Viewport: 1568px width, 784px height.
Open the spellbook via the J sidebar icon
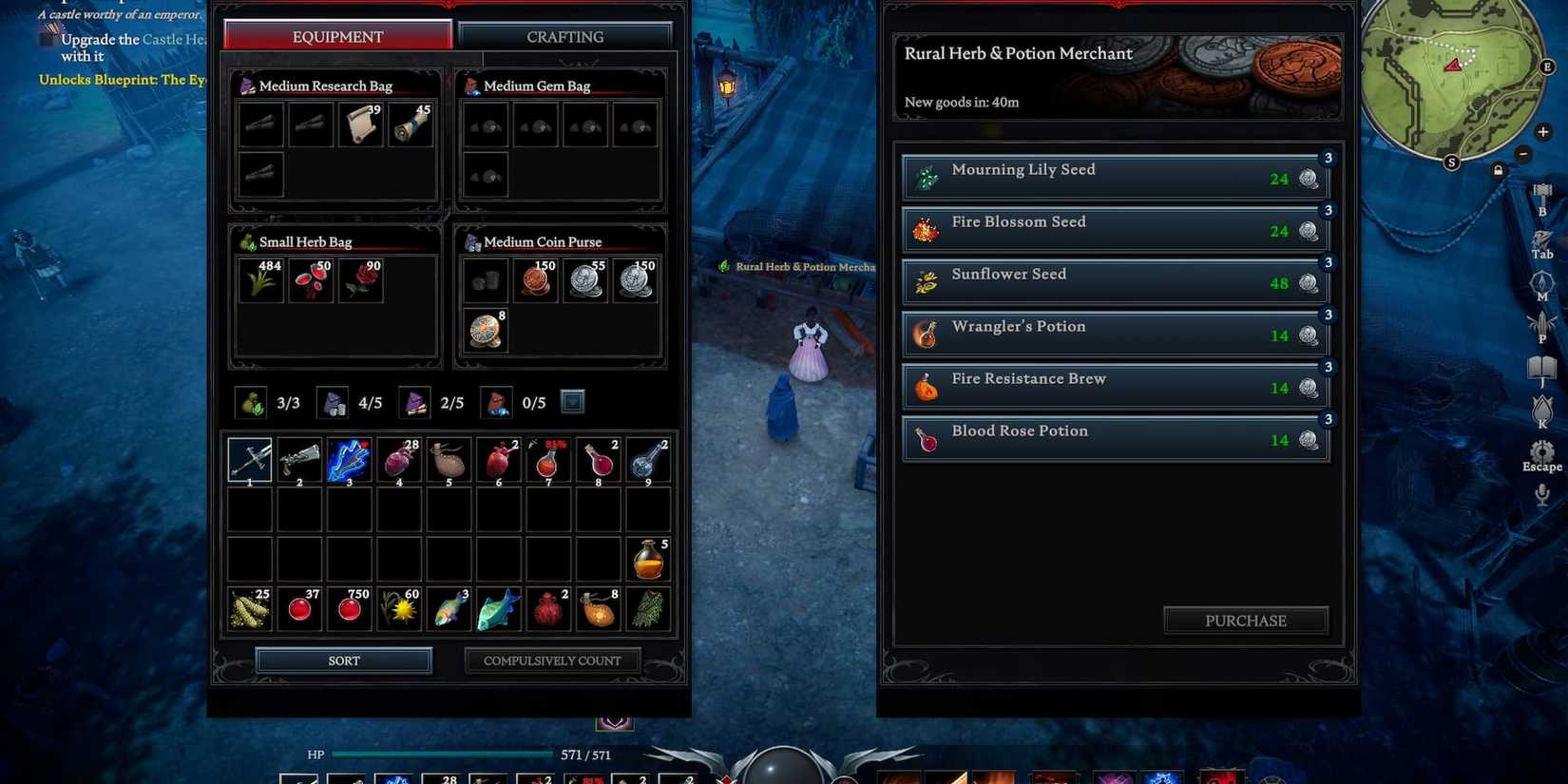point(1541,366)
